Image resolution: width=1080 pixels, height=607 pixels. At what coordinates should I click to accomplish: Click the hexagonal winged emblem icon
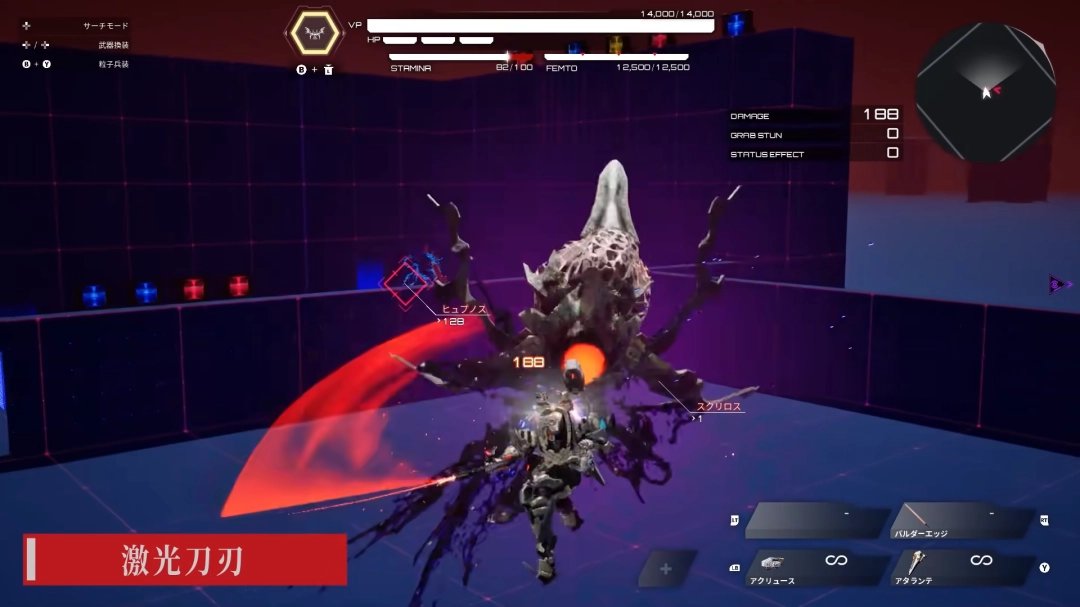click(x=314, y=33)
